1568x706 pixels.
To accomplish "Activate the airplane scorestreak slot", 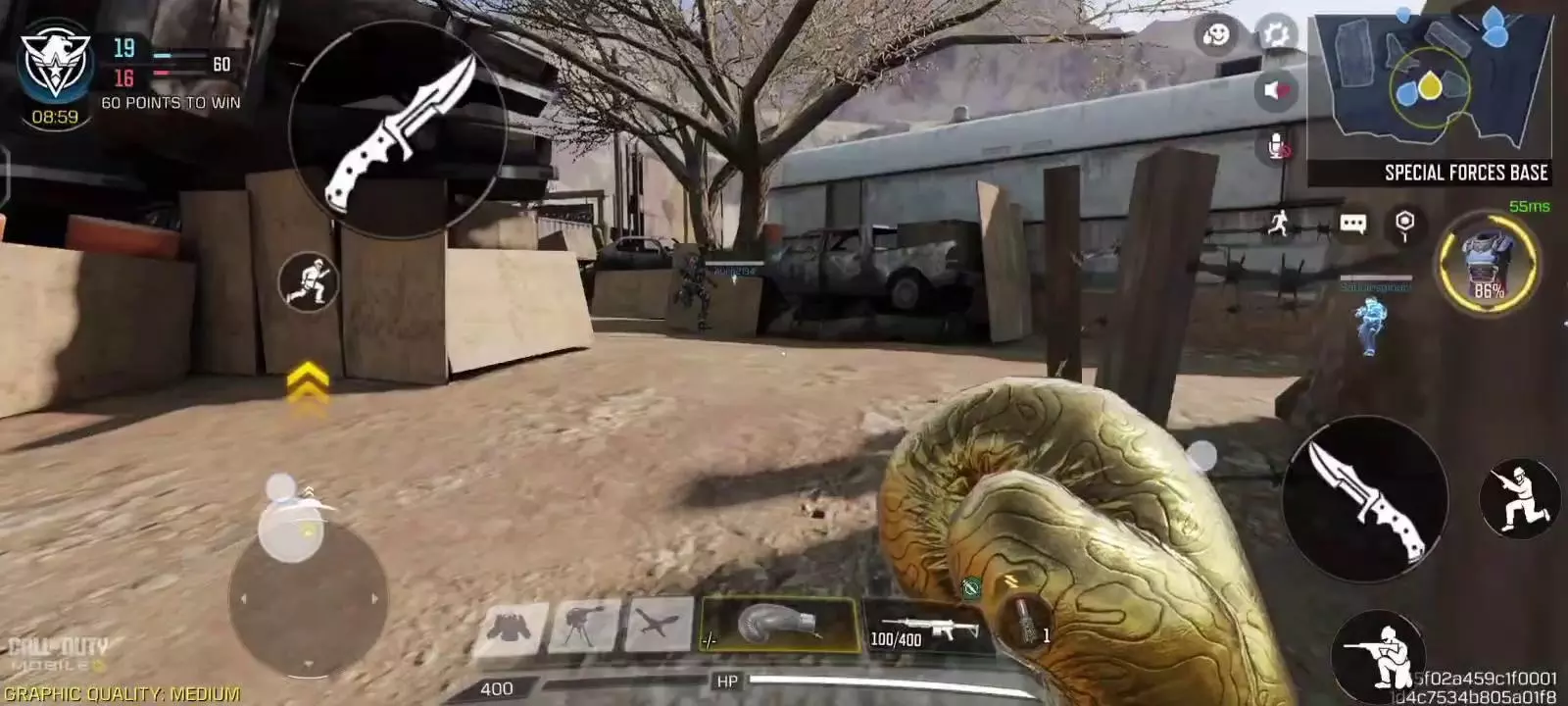I will tap(659, 626).
